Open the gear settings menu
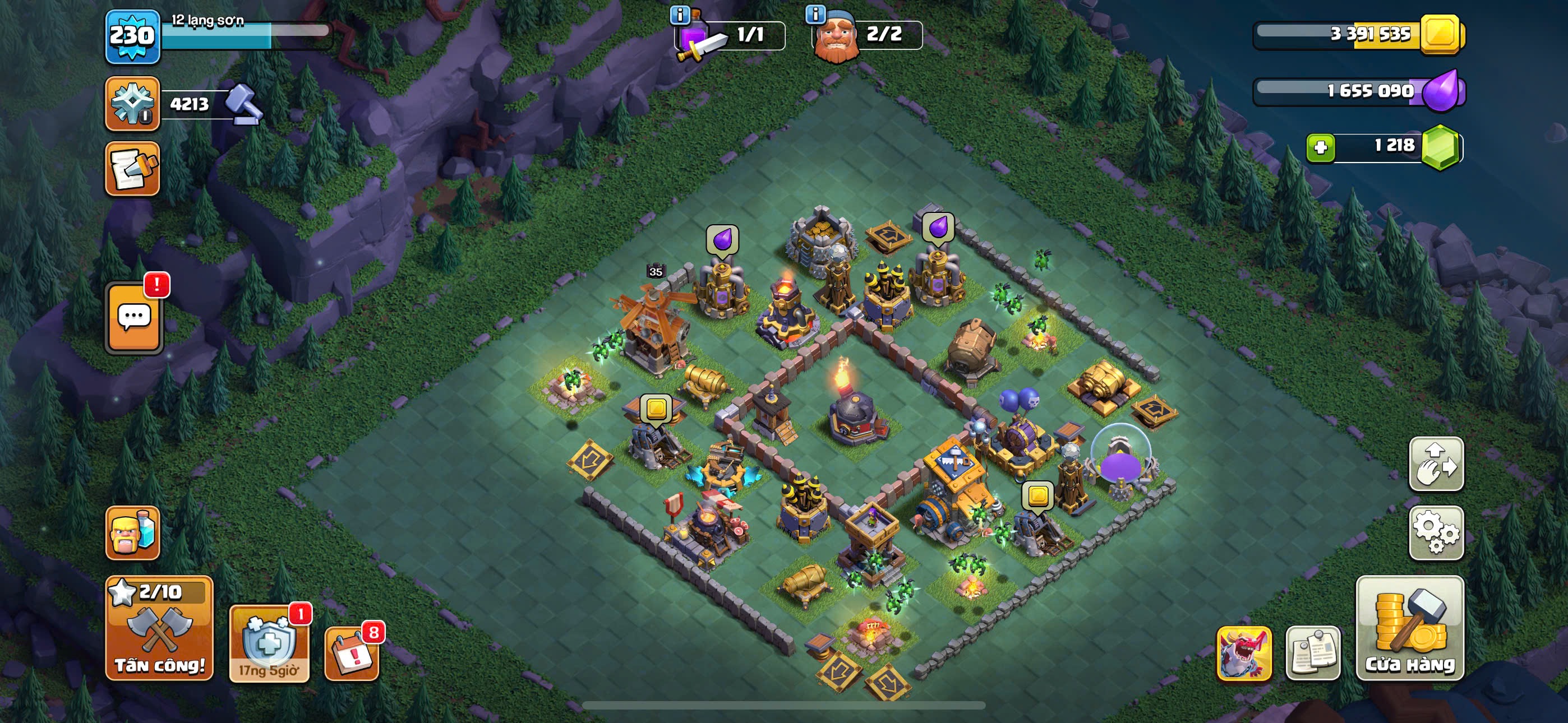This screenshot has width=1568, height=723. point(1436,532)
